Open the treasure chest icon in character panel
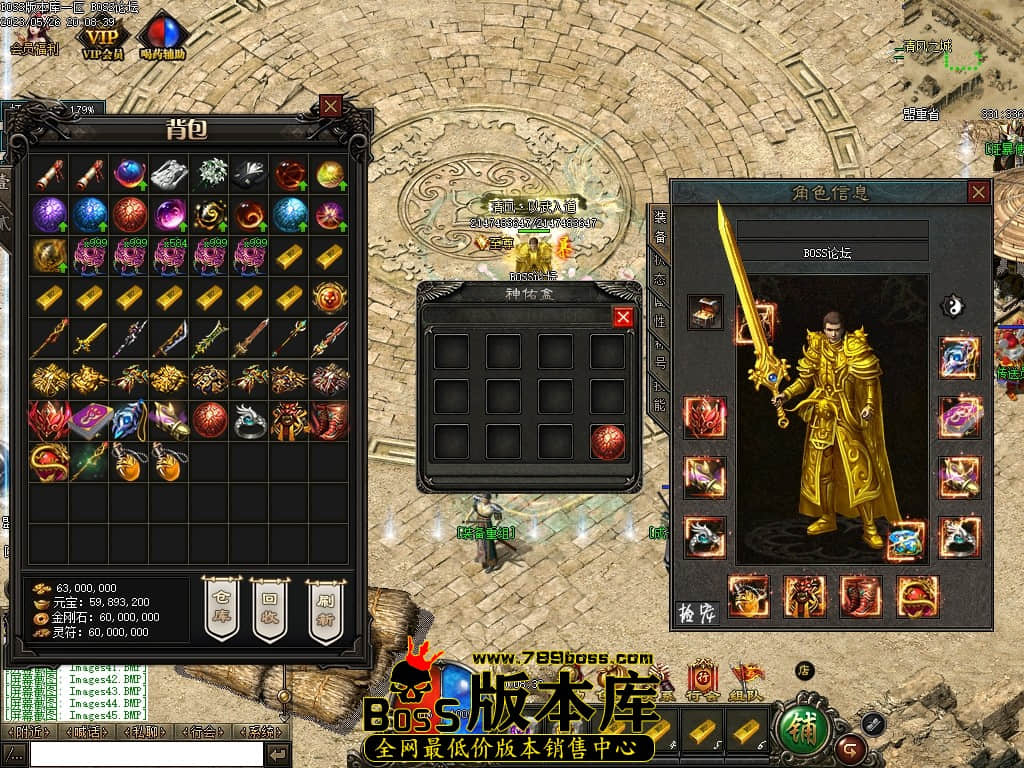Viewport: 1024px width, 768px height. tap(705, 312)
